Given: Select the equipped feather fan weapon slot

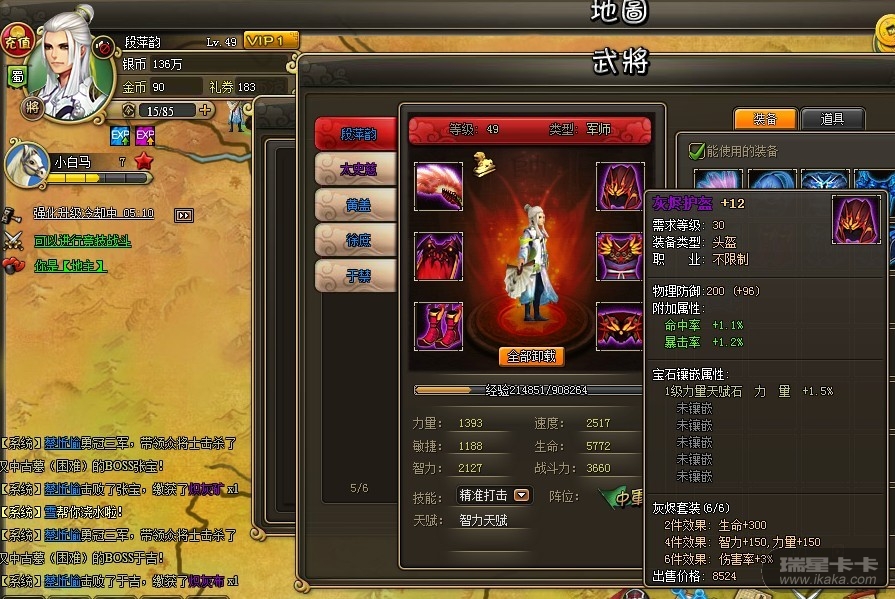Looking at the screenshot, I should point(438,186).
